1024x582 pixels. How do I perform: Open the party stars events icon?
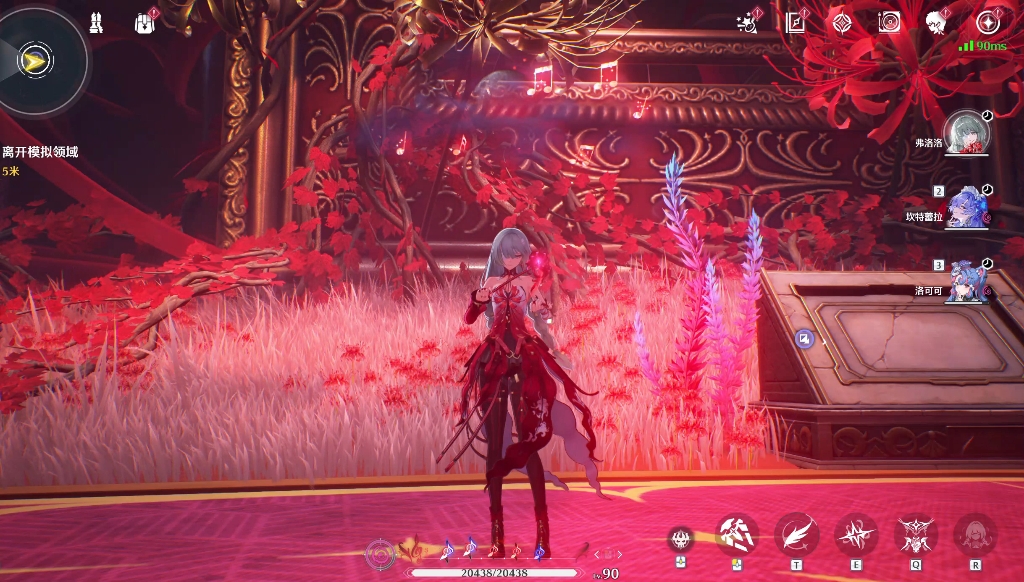pos(745,22)
